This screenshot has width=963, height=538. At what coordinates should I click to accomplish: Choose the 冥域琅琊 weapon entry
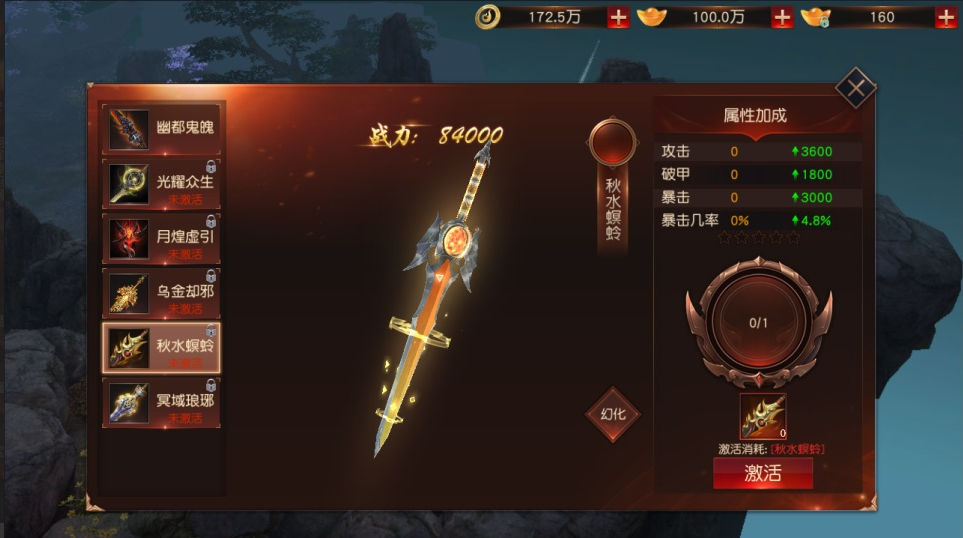click(x=163, y=402)
